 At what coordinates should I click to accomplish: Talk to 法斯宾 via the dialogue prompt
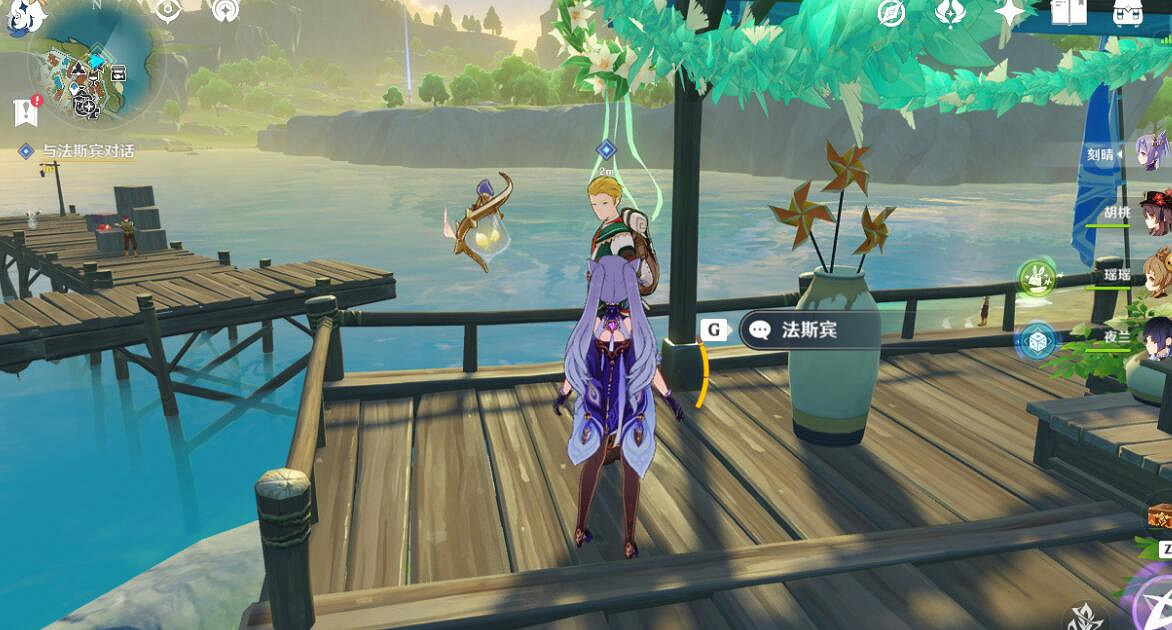tap(794, 330)
